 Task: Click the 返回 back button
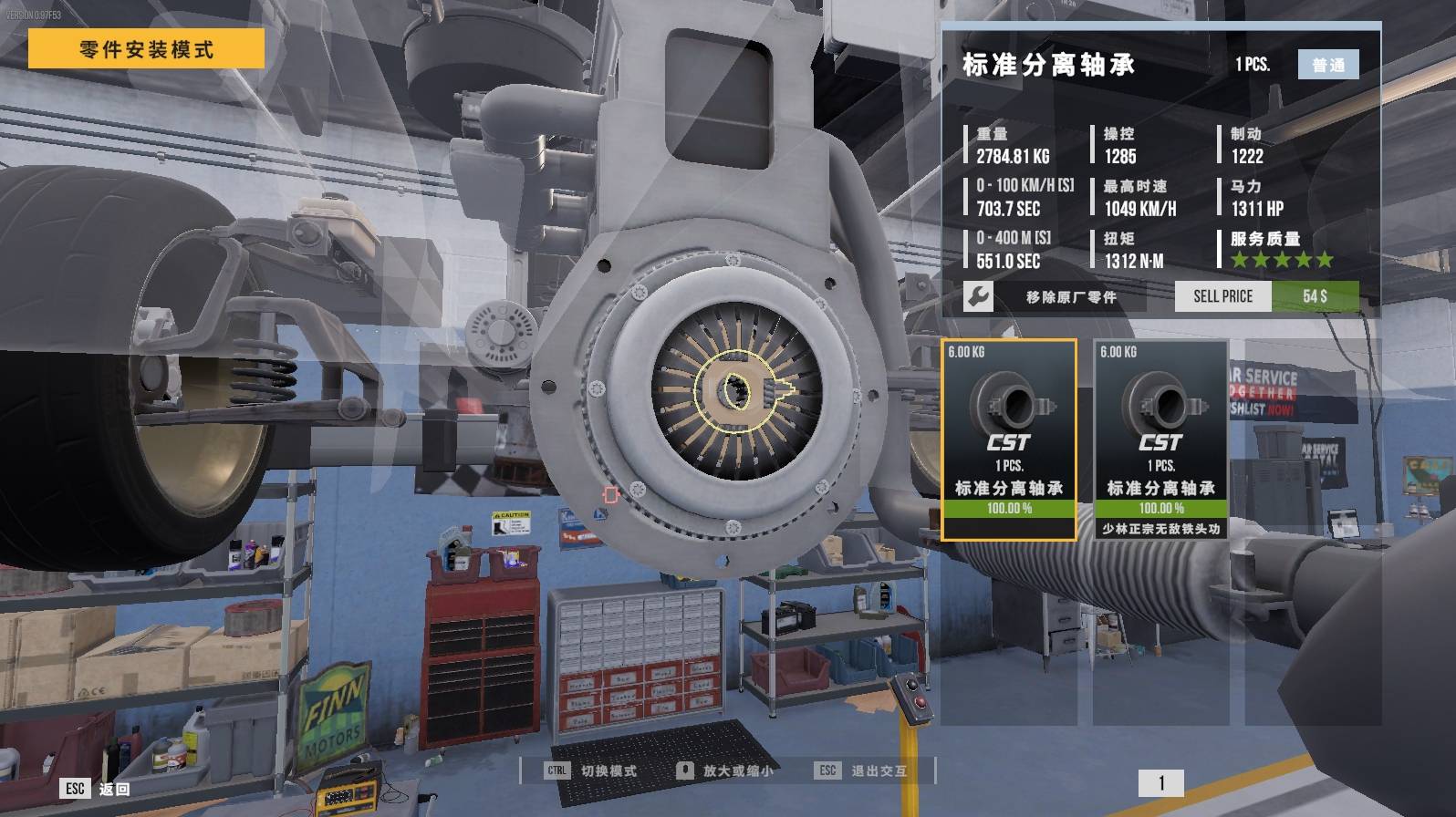tap(97, 789)
